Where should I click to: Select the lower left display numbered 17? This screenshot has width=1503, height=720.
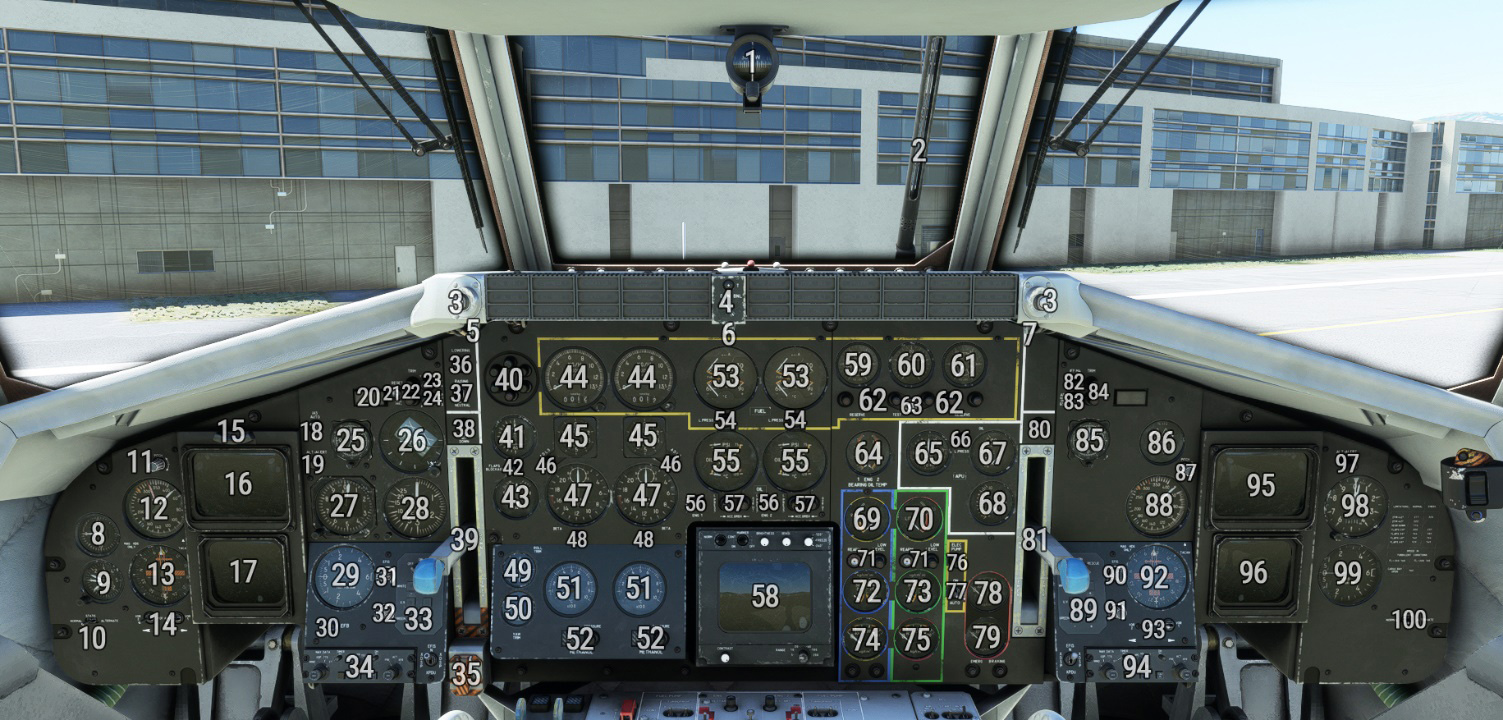click(x=243, y=573)
